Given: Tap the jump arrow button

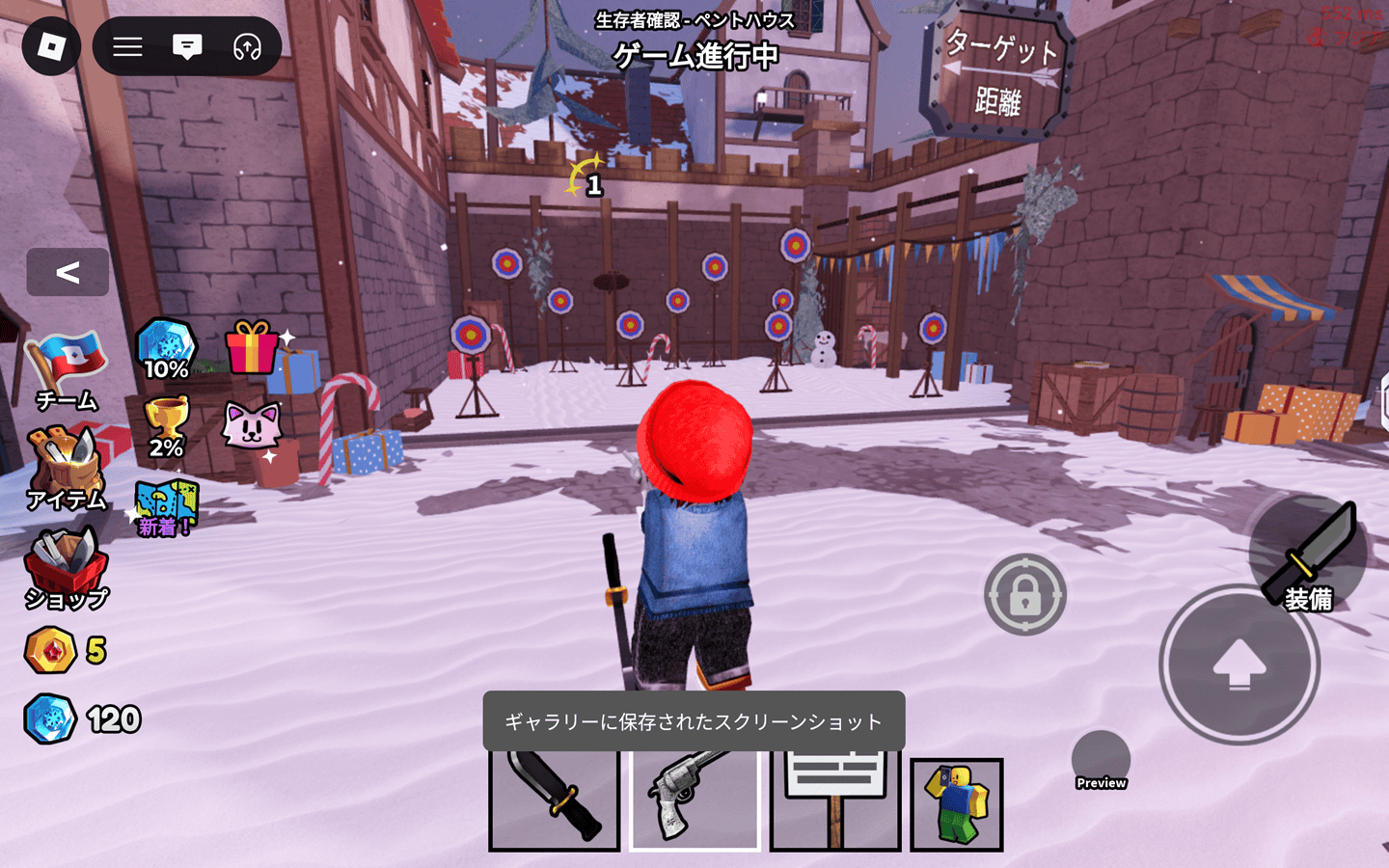Looking at the screenshot, I should pos(1239,665).
